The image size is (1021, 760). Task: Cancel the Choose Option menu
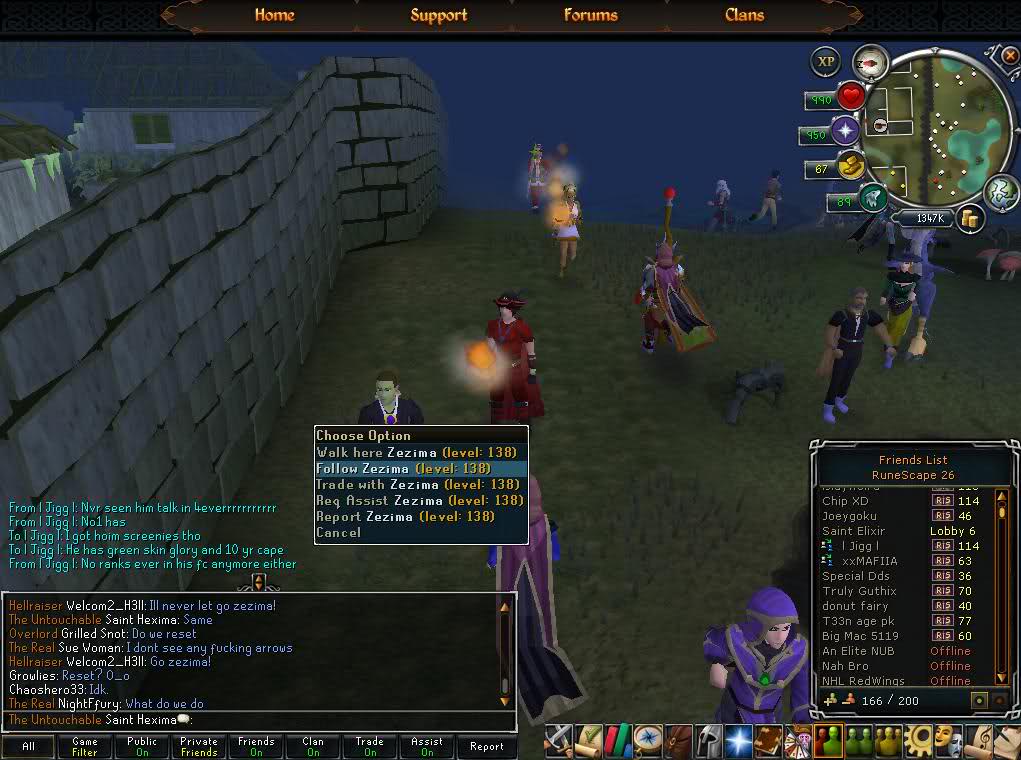(x=338, y=532)
